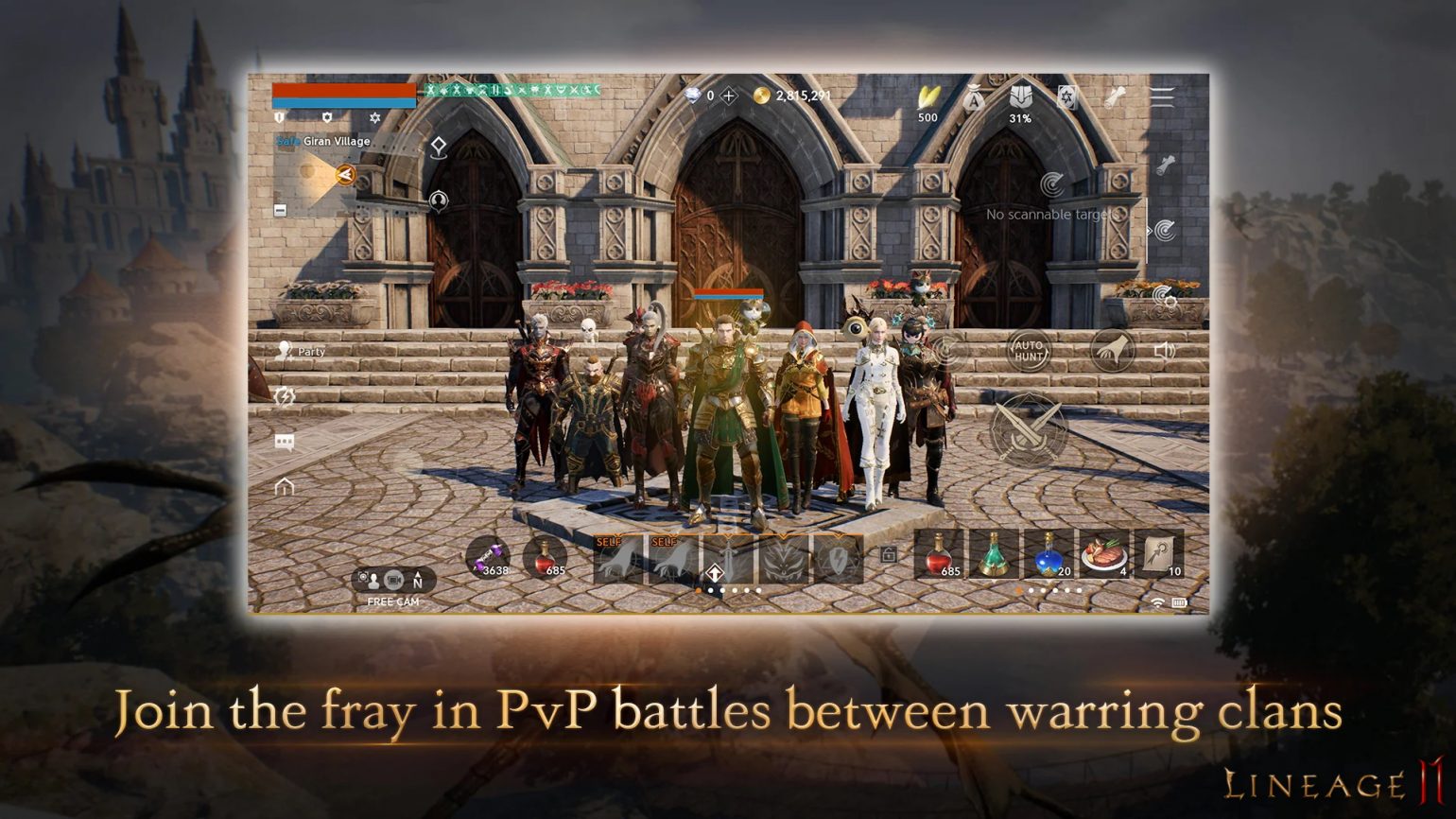Tap the red HP potion quickslot showing 685
The height and width of the screenshot is (819, 1456).
(941, 555)
